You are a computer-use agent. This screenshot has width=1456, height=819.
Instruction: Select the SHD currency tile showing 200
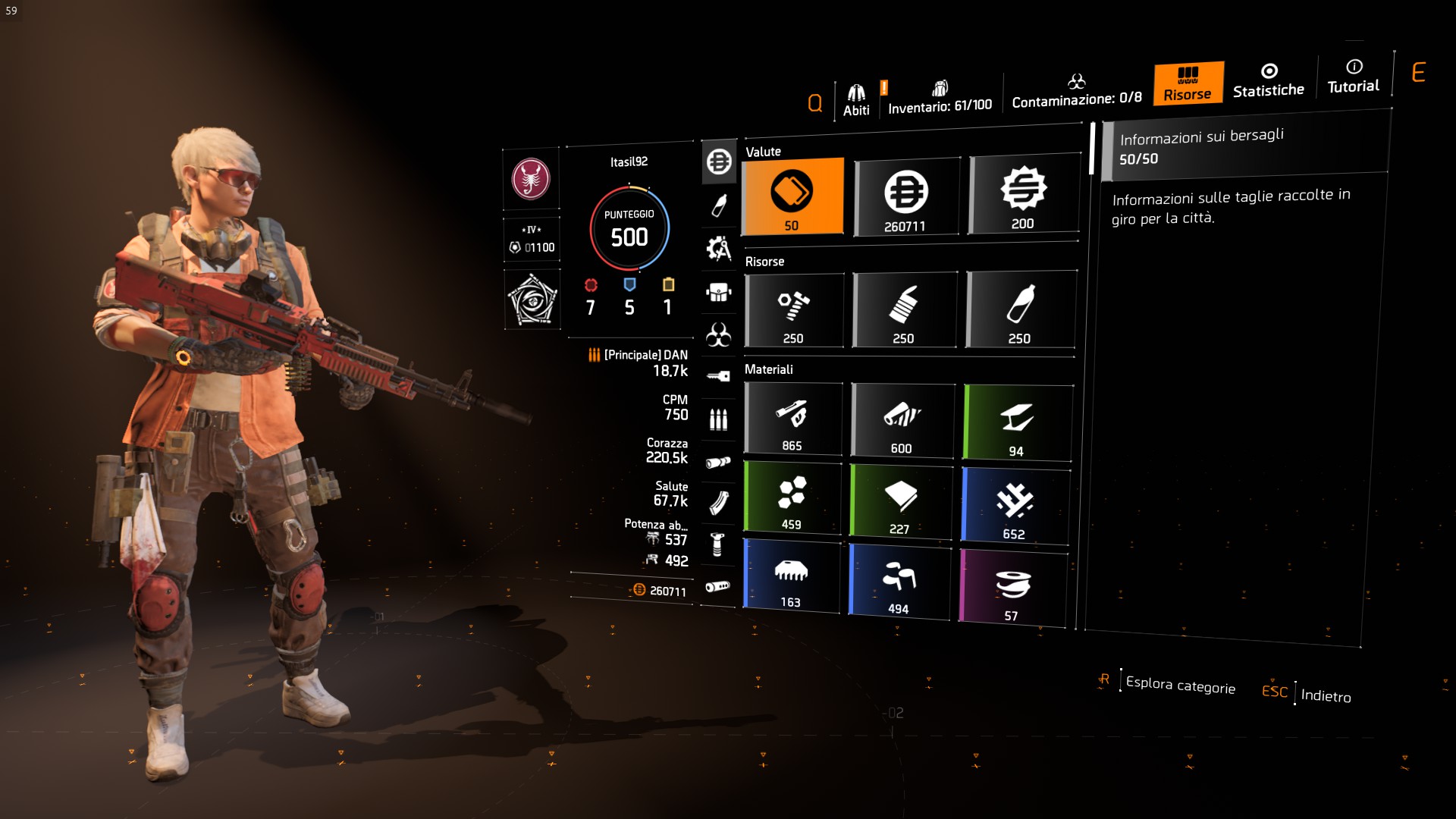coord(1023,196)
